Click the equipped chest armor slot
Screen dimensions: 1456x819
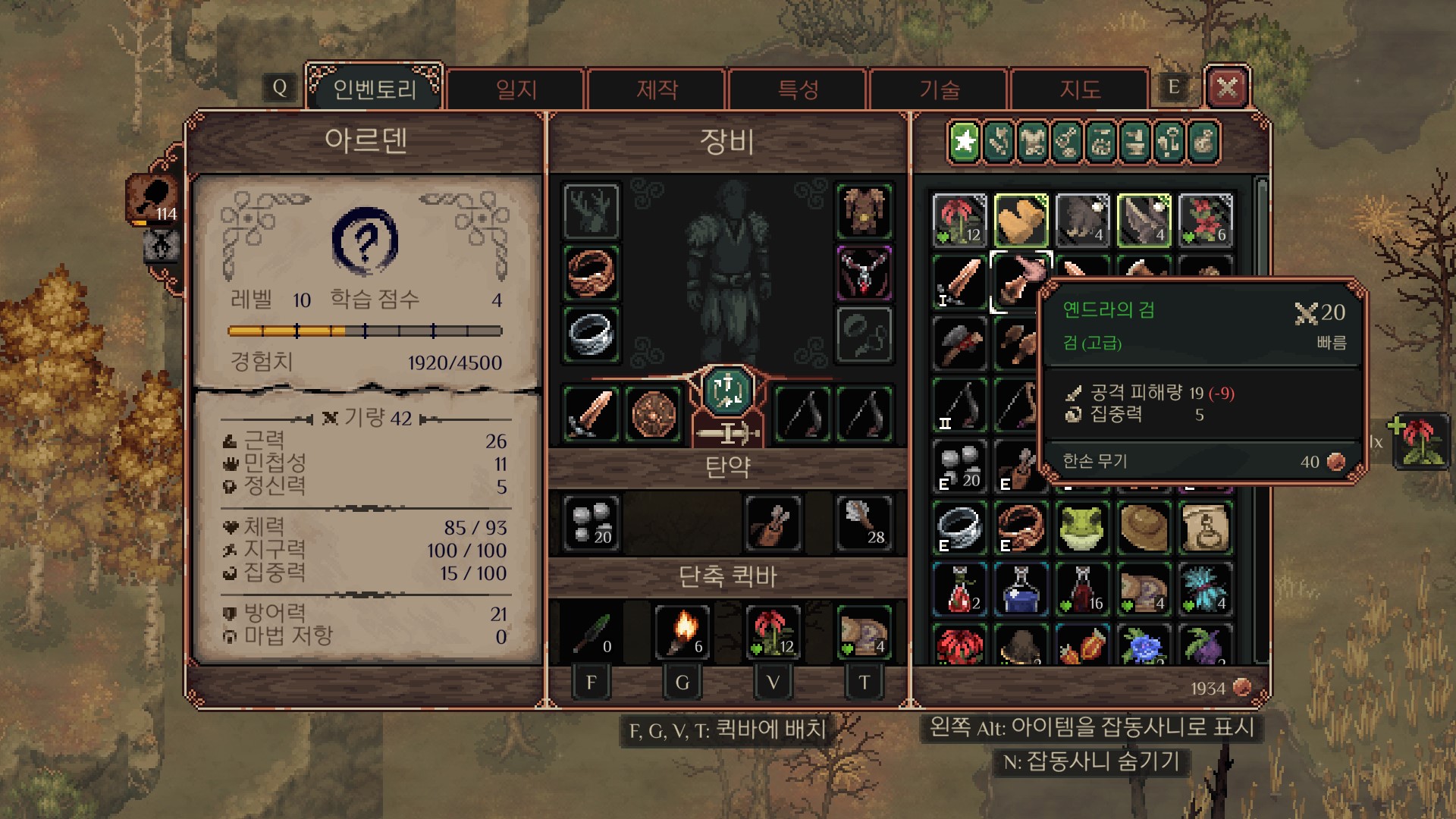[864, 211]
